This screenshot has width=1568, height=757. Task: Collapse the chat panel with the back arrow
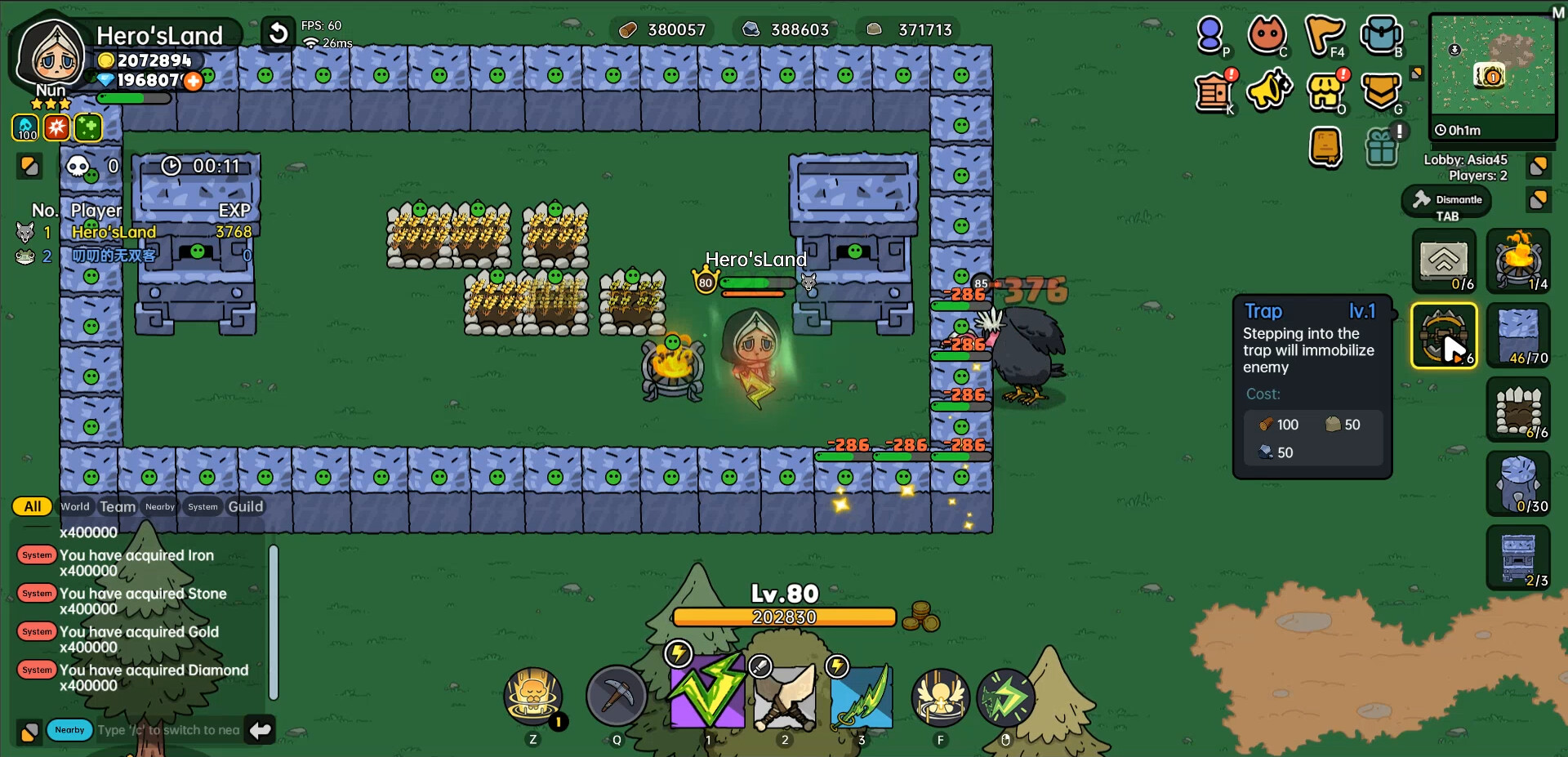coord(260,729)
